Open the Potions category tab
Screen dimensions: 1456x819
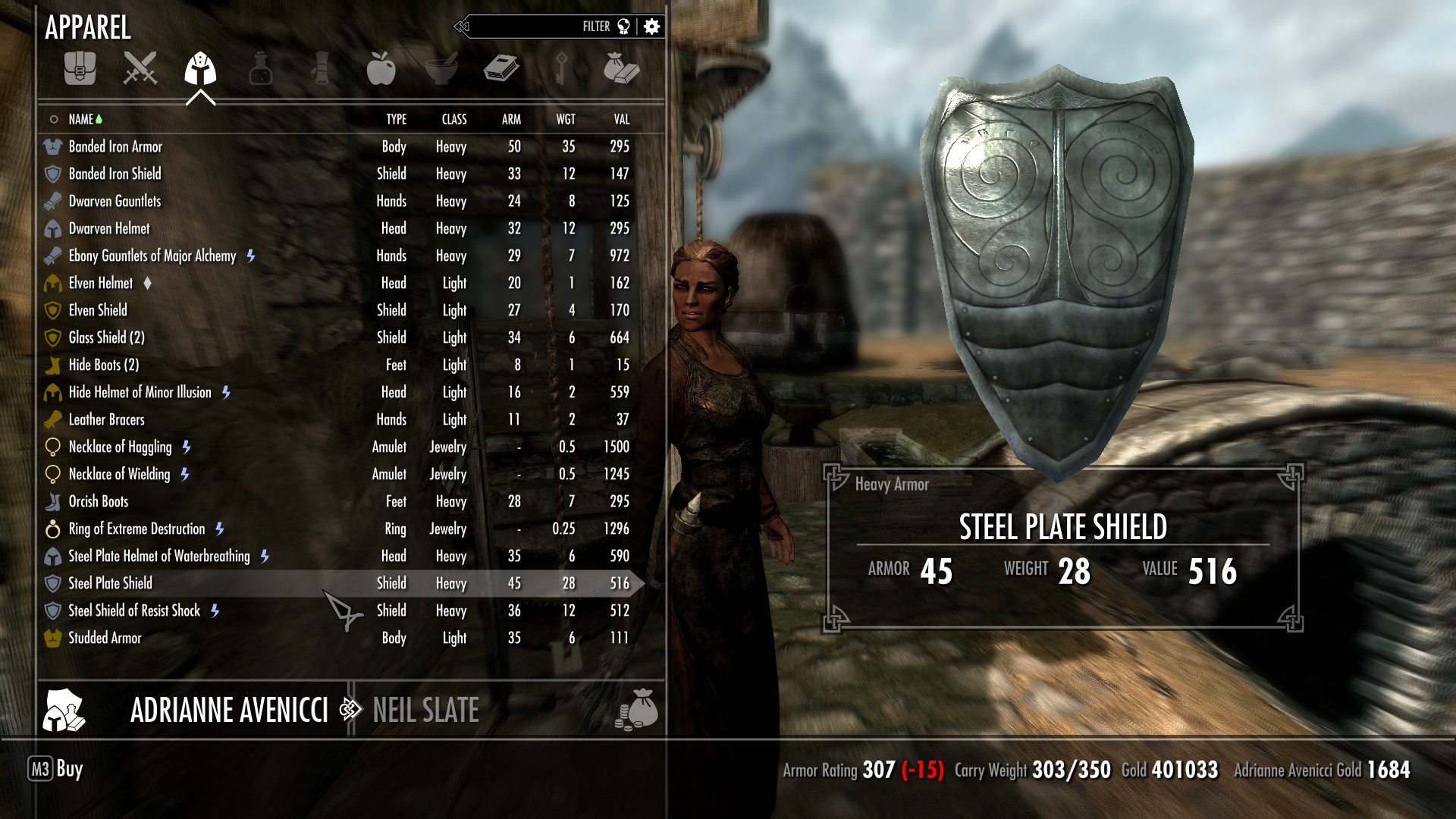(260, 68)
